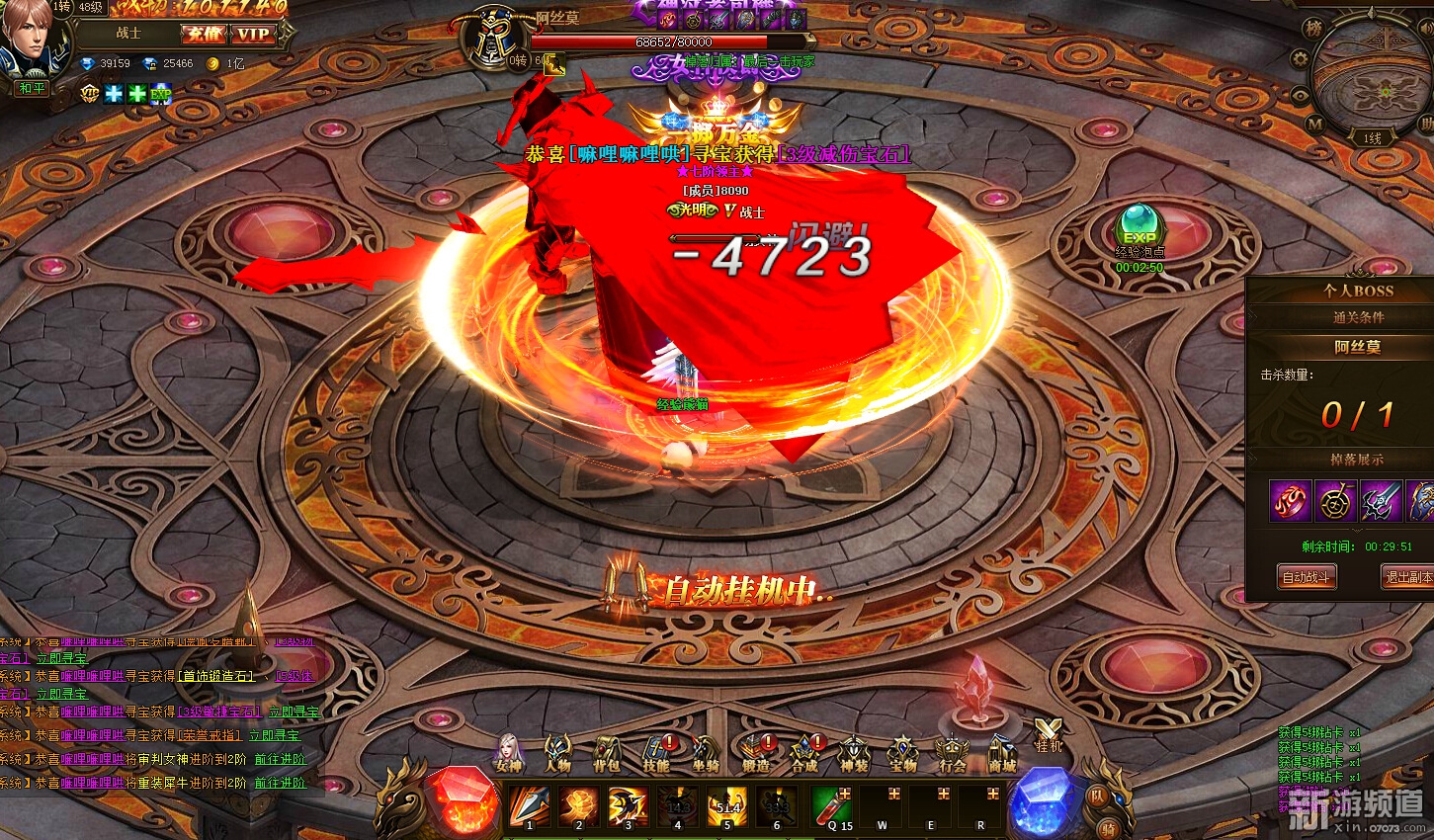Image resolution: width=1434 pixels, height=840 pixels.
Task: Use the red potion in slot Q
Action: [x=831, y=806]
